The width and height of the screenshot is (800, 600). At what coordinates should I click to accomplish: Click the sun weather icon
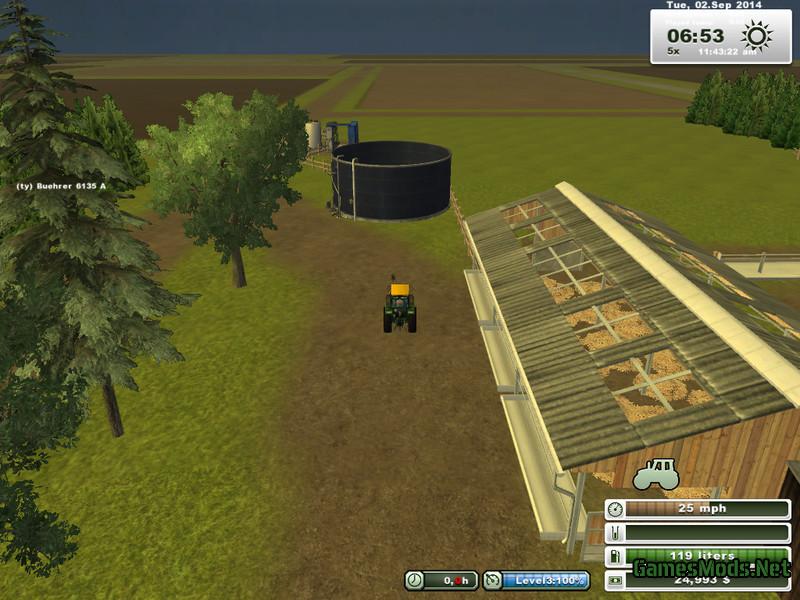click(x=757, y=37)
